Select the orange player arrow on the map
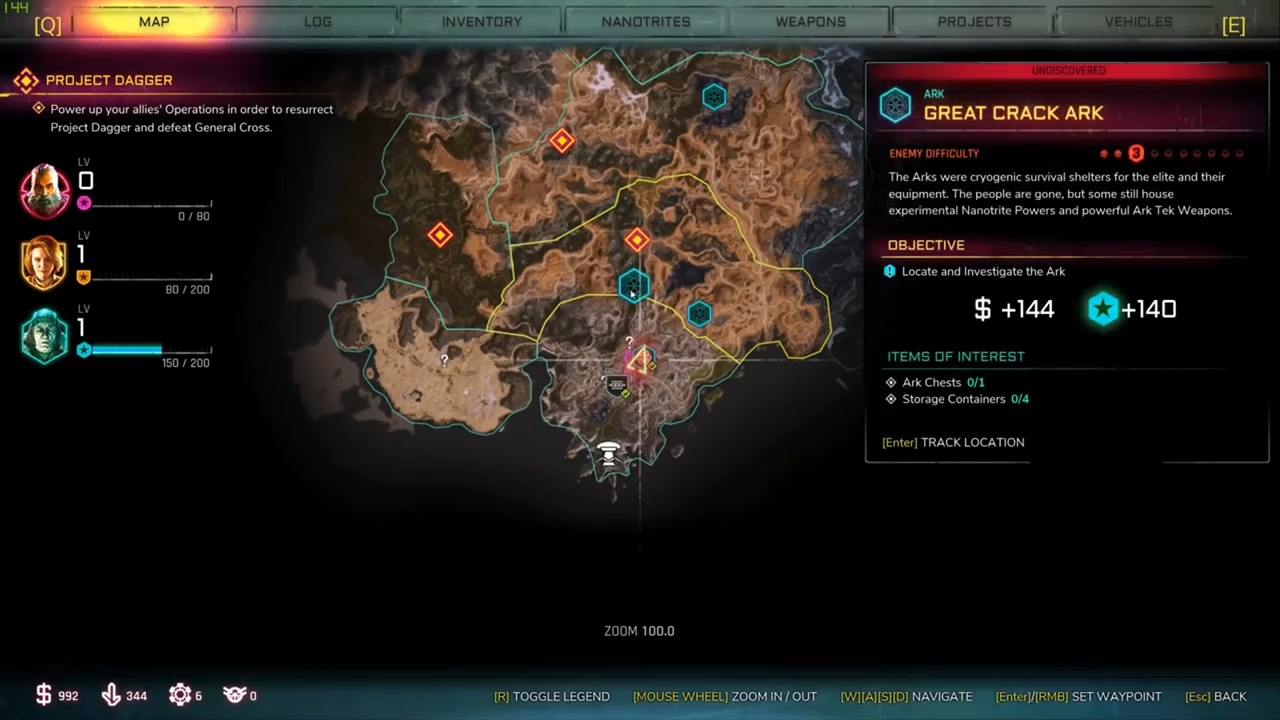 [641, 360]
